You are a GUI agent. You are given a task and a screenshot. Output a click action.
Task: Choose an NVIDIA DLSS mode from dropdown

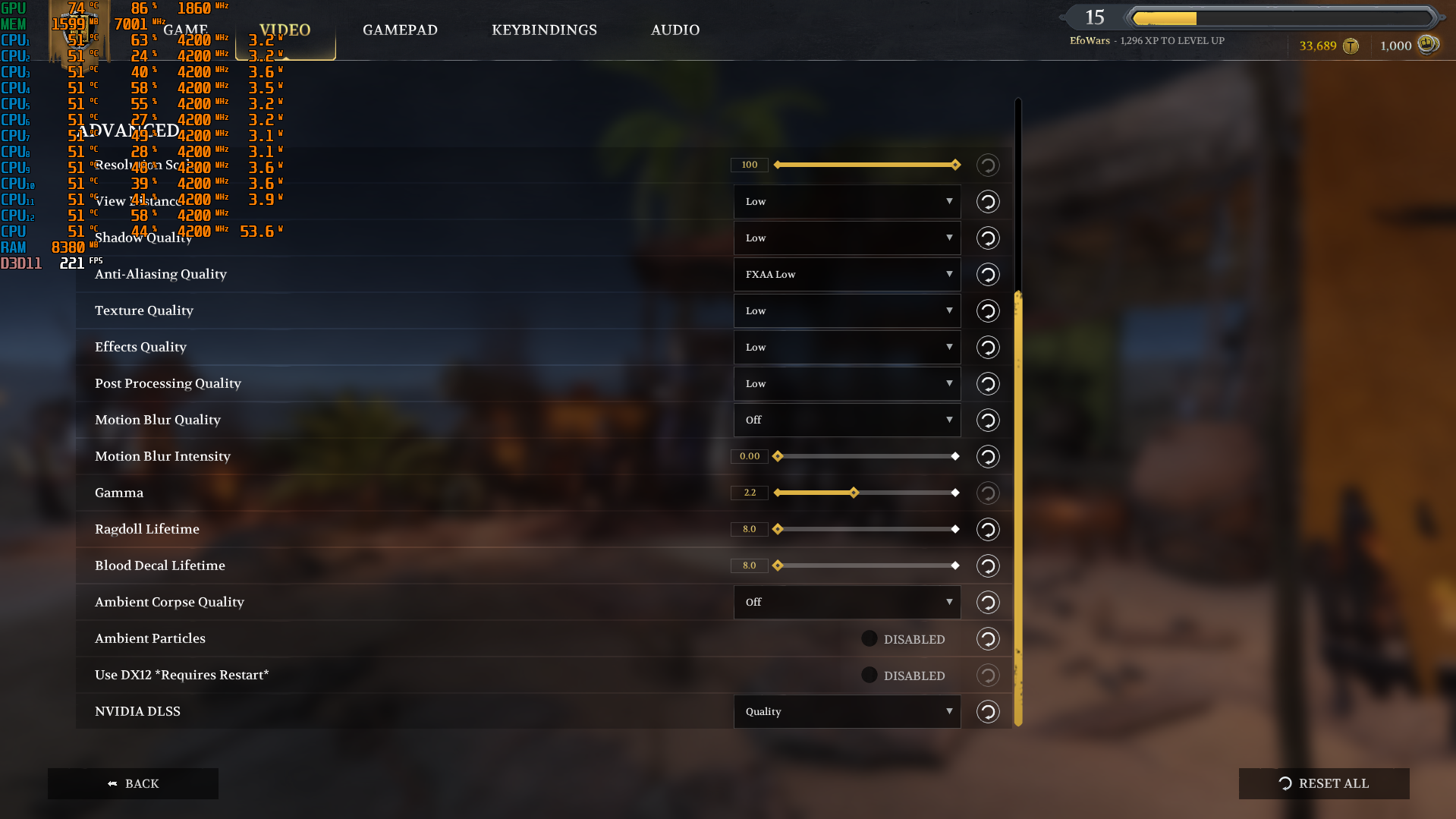point(847,712)
